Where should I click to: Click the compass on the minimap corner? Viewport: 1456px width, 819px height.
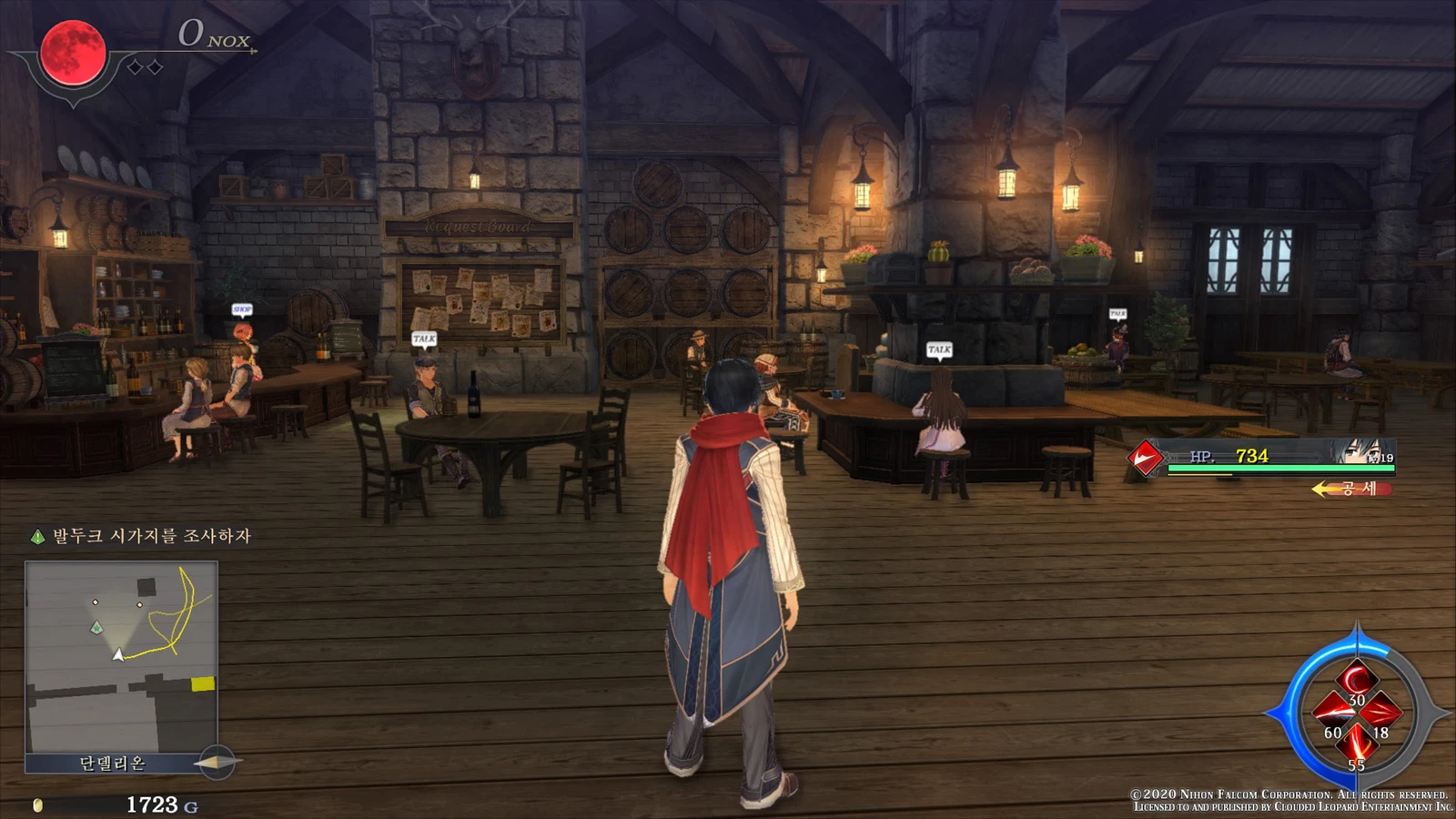[217, 763]
